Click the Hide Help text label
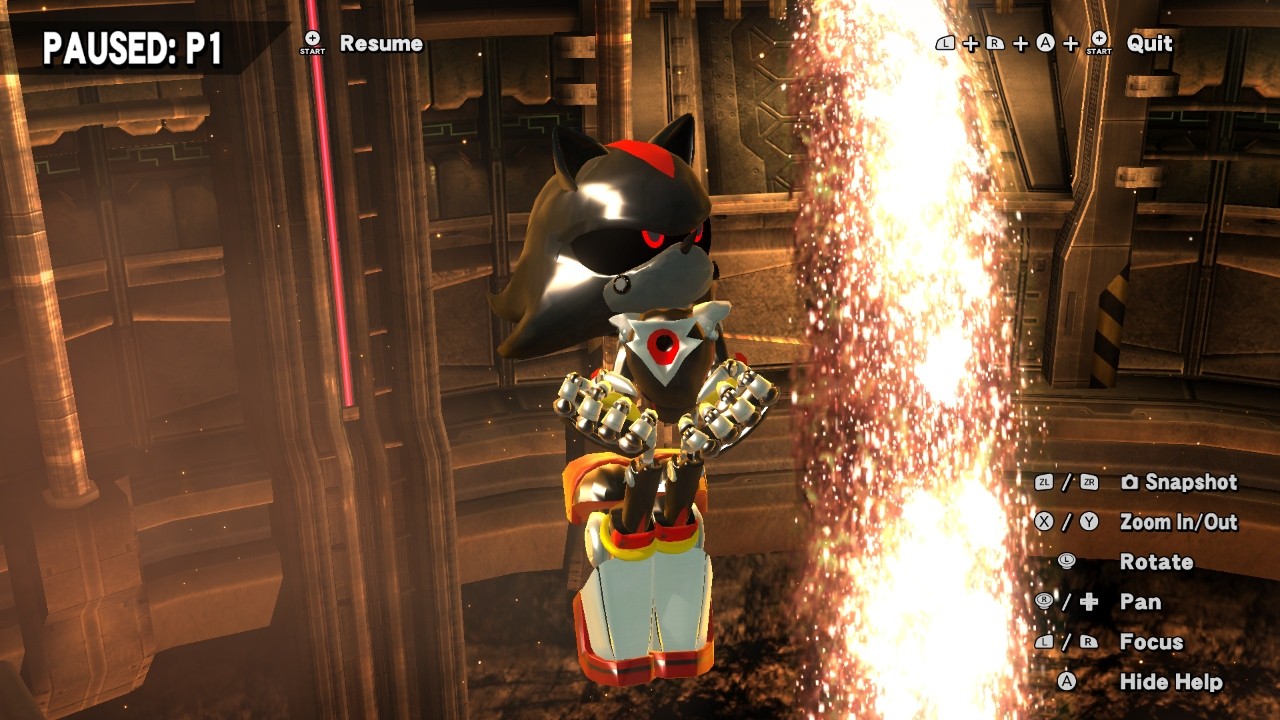The image size is (1280, 720). [x=1170, y=680]
